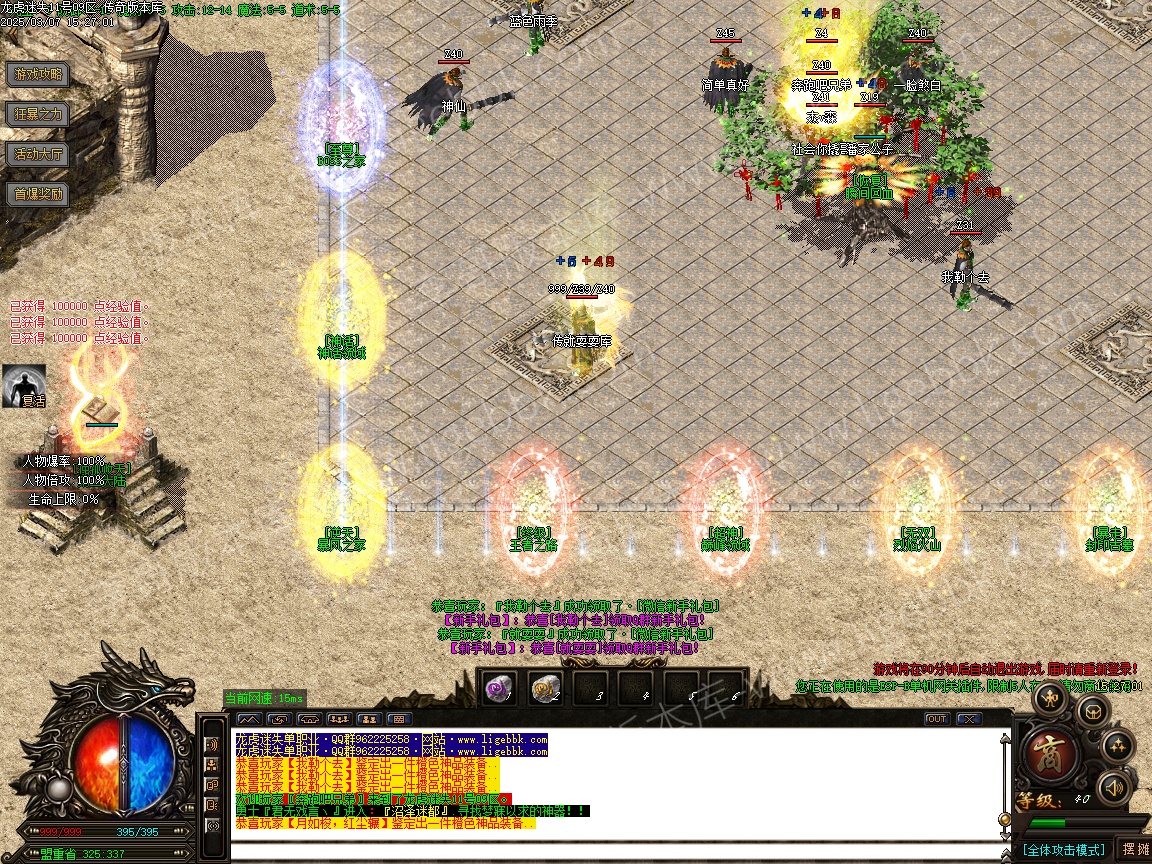1152x864 pixels.
Task: Select the mountain-icon chat channel tab
Action: (249, 719)
